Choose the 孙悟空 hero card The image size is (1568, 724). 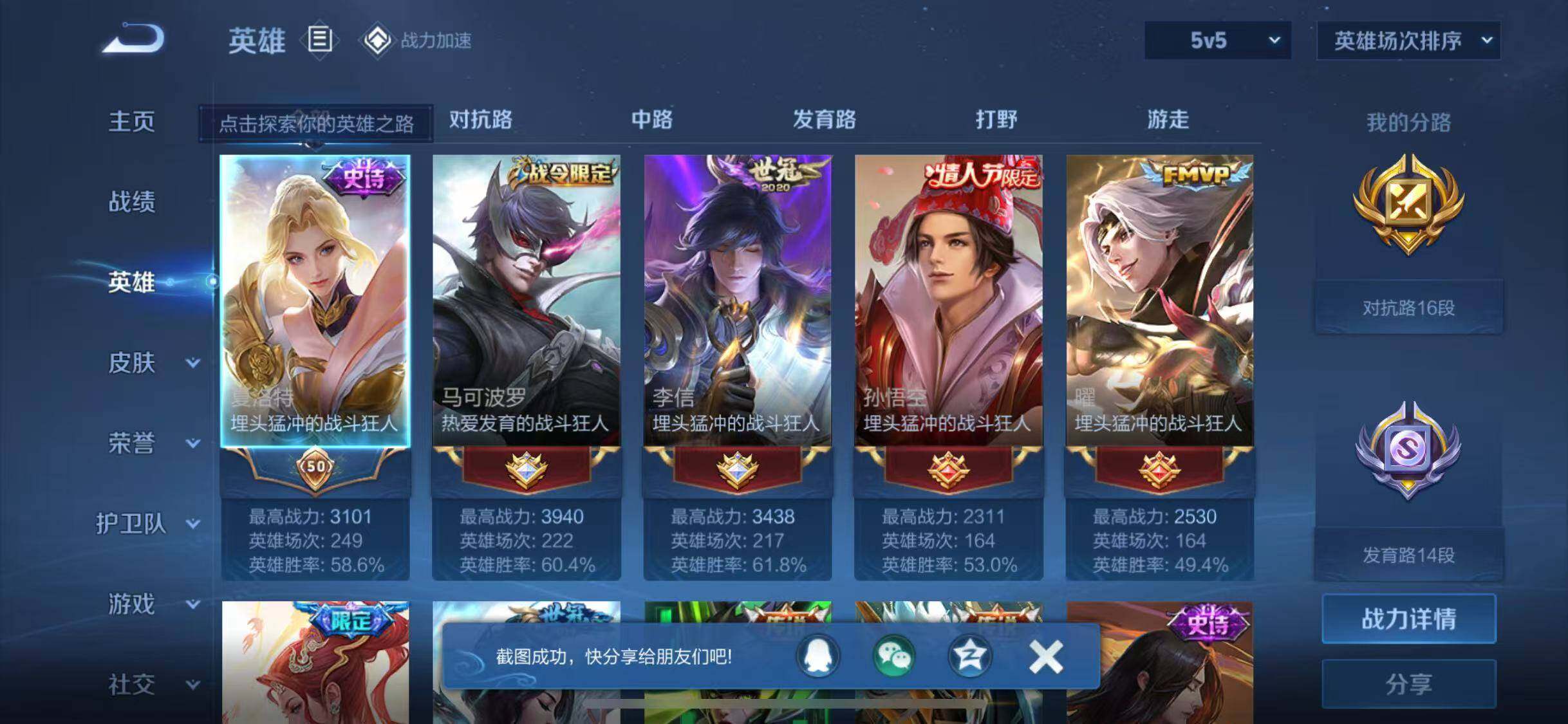click(948, 301)
